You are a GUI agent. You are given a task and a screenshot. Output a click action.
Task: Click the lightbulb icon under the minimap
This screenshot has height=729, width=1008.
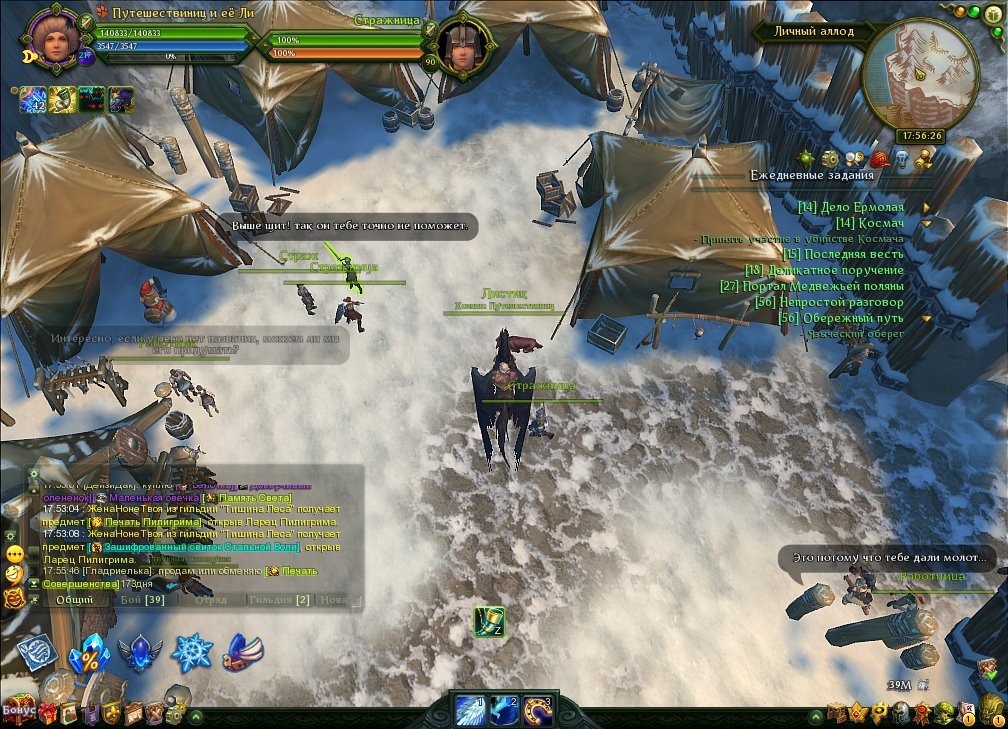(x=900, y=158)
